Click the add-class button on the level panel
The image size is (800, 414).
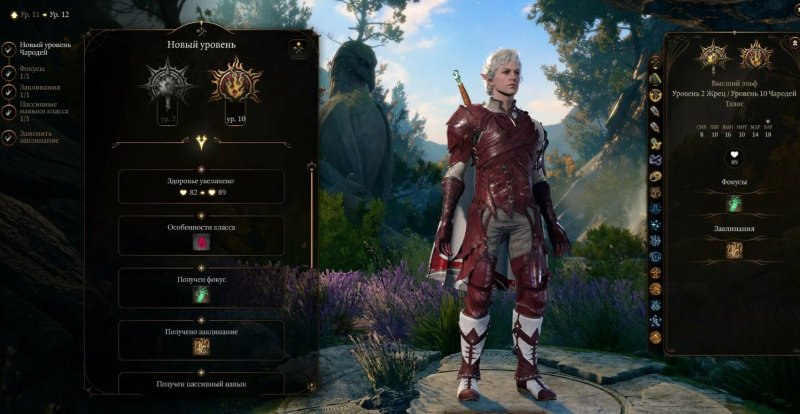click(x=298, y=48)
